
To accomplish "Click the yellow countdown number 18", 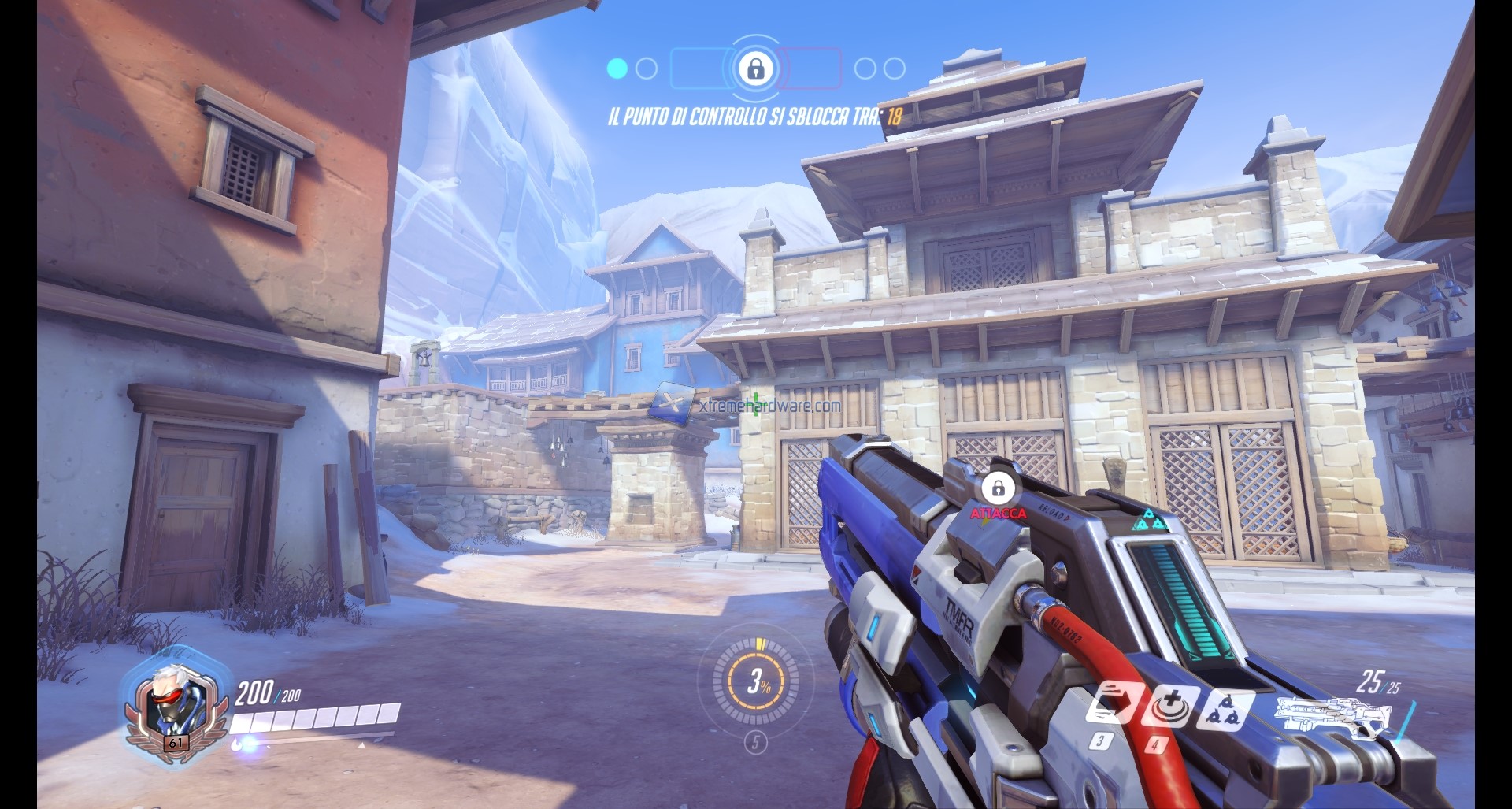I will coord(895,117).
